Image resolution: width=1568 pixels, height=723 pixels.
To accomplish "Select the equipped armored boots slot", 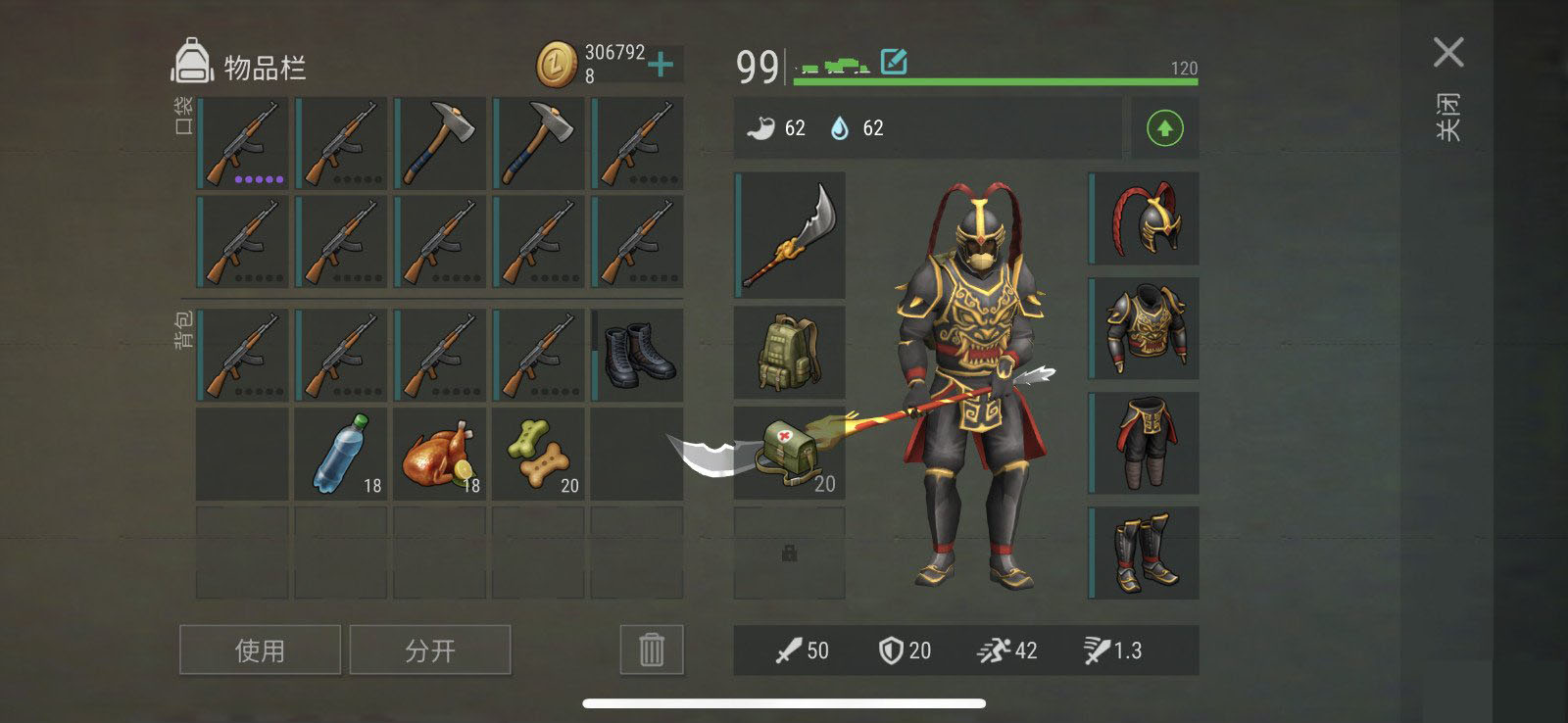I will point(1145,554).
